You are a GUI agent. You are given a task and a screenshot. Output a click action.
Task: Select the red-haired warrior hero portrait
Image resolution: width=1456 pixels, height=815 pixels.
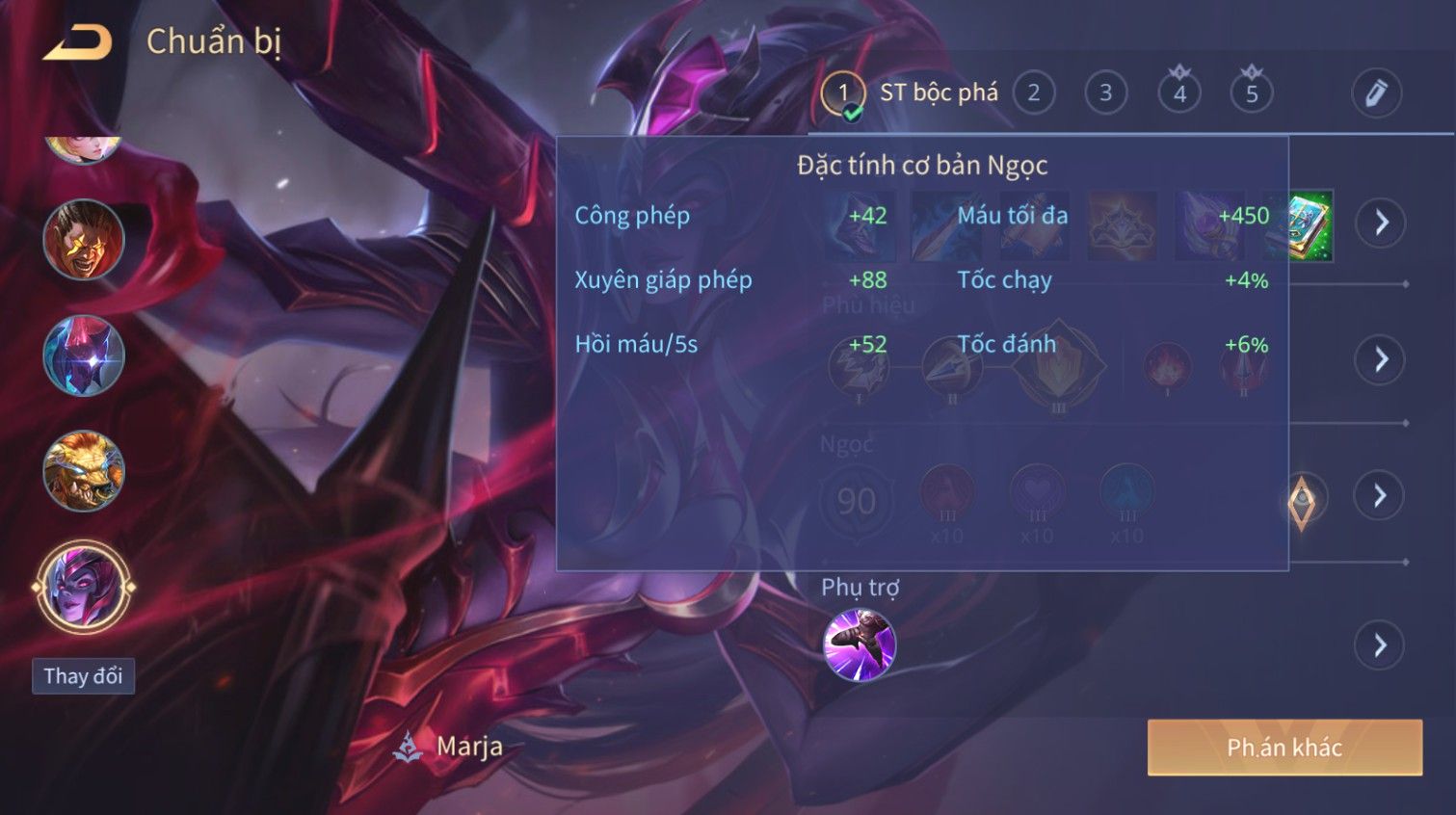[84, 239]
